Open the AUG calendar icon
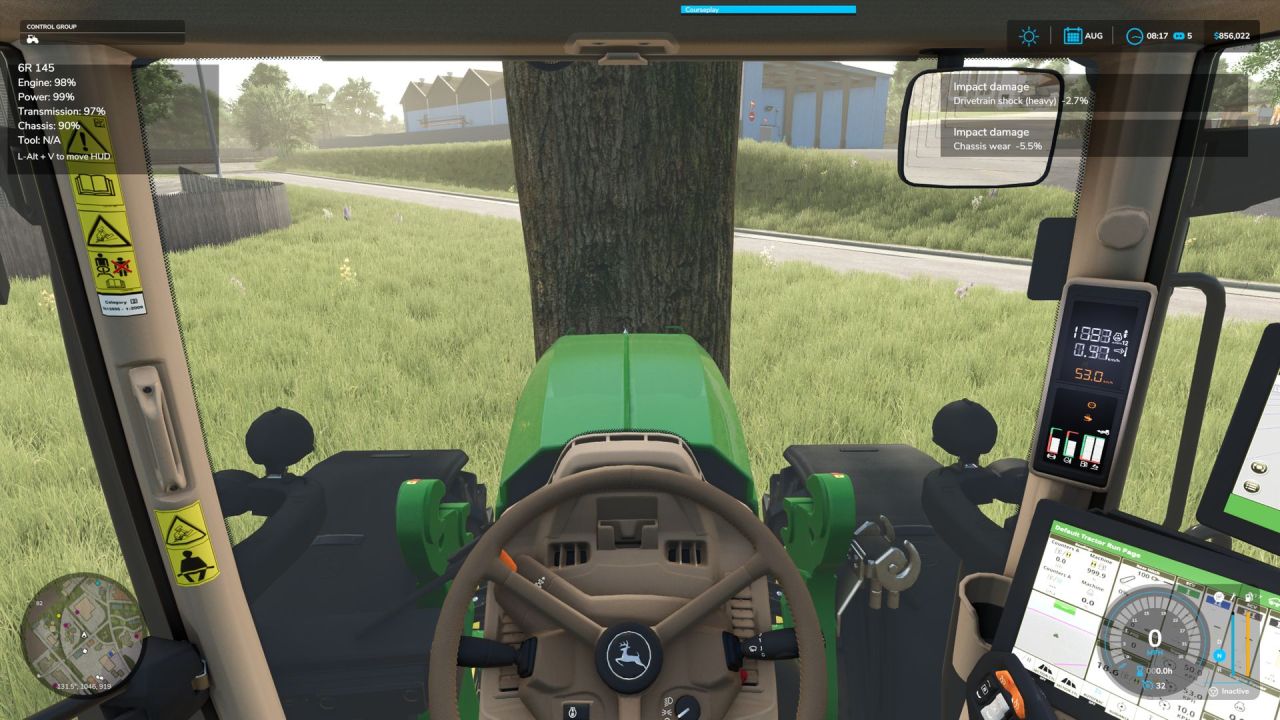Screen dimensions: 1280x720 pos(1072,36)
